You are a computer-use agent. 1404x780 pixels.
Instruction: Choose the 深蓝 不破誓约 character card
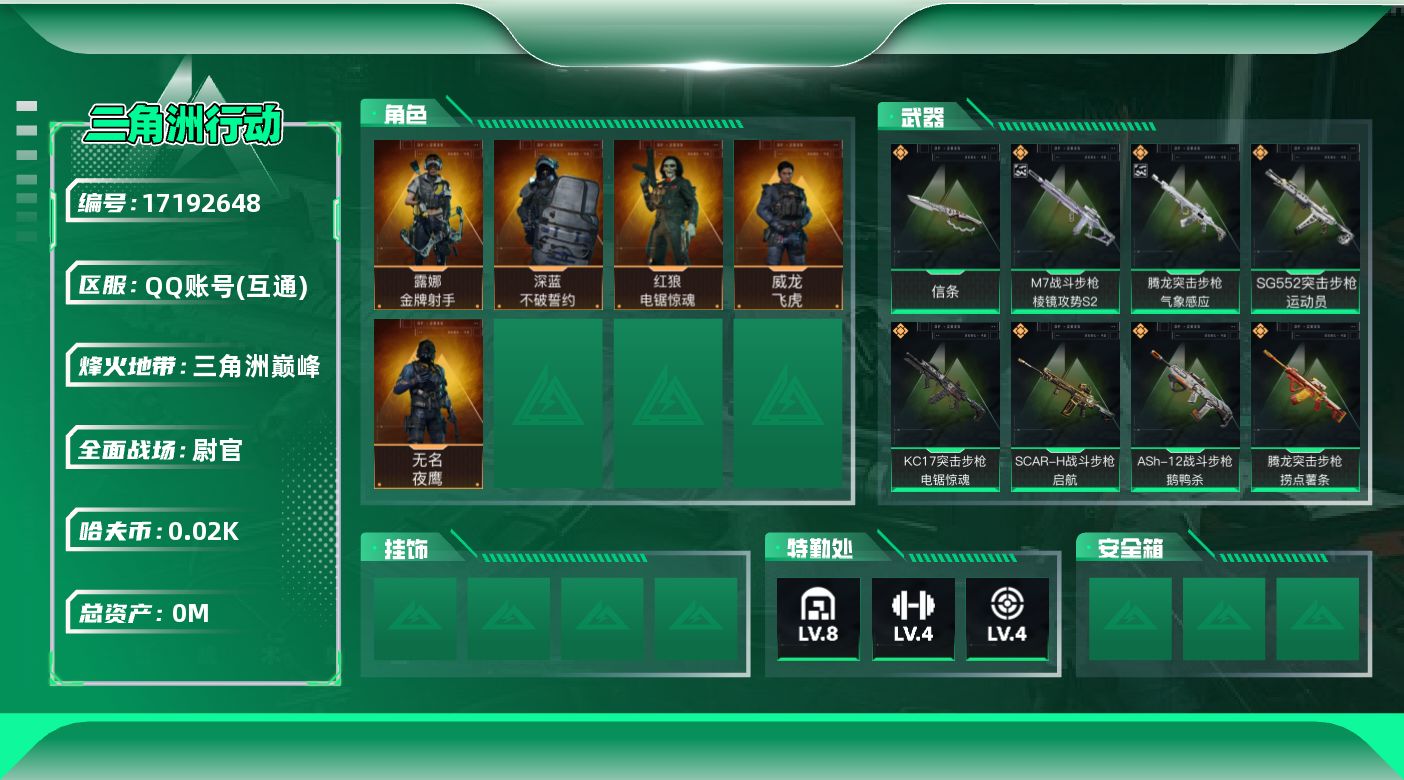[x=548, y=224]
